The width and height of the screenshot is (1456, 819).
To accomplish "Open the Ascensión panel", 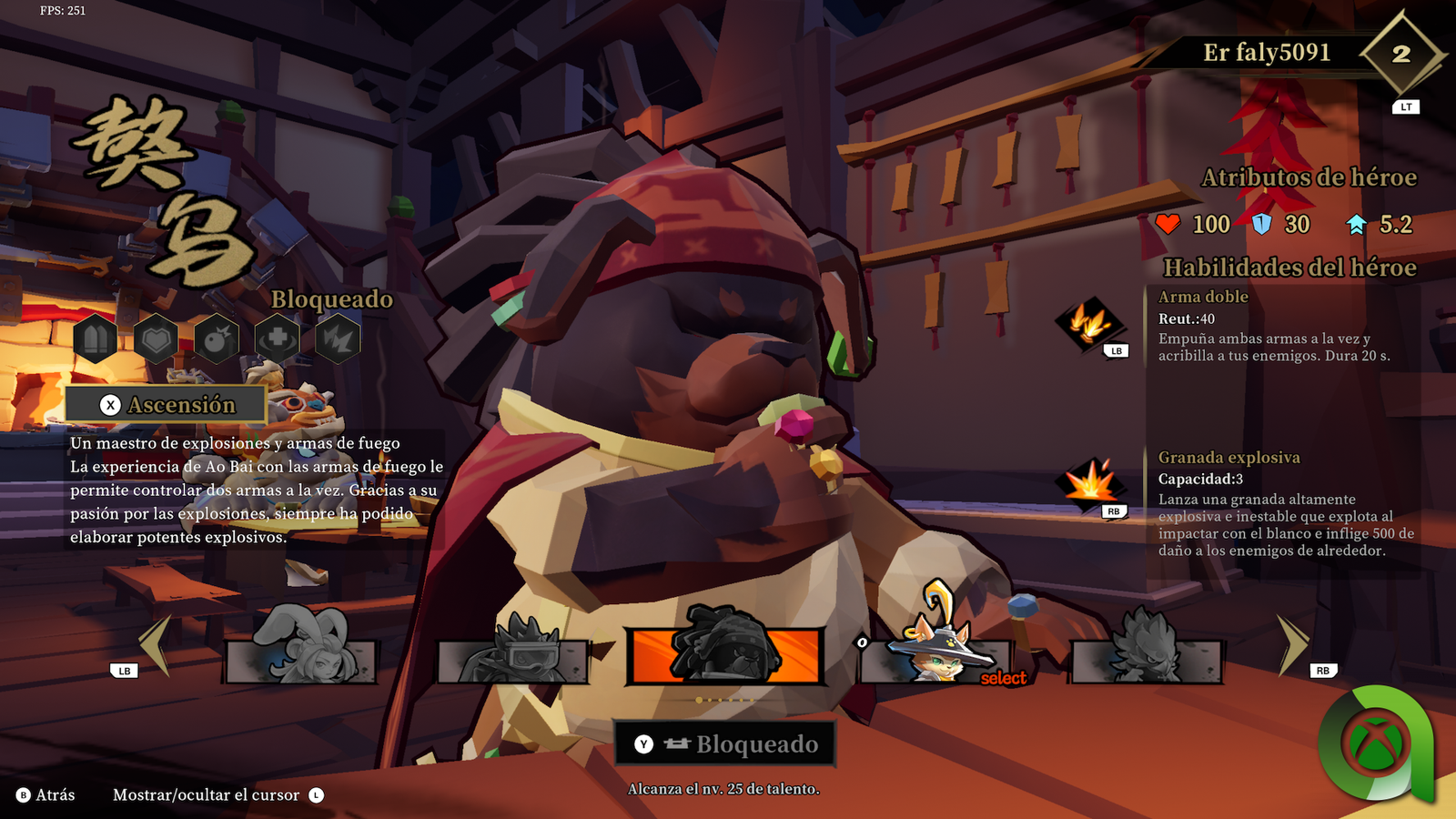I will [x=166, y=405].
